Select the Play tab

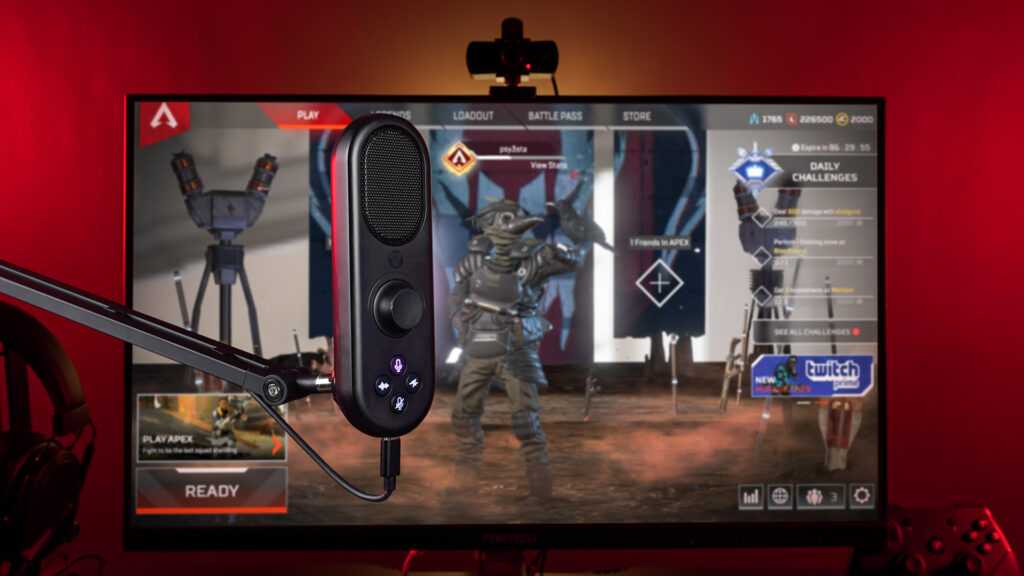[x=308, y=116]
